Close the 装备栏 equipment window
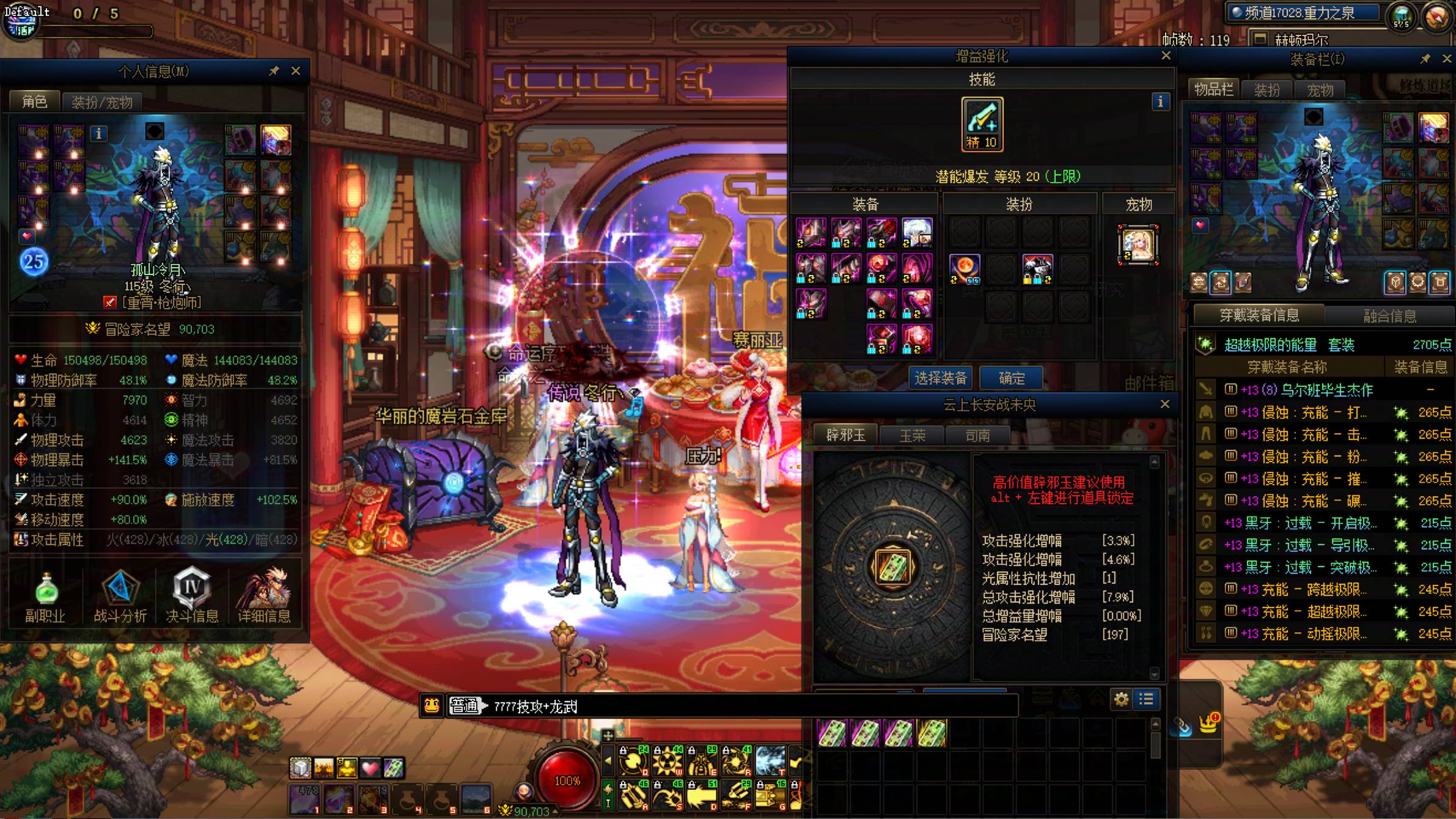1456x819 pixels. (1446, 59)
